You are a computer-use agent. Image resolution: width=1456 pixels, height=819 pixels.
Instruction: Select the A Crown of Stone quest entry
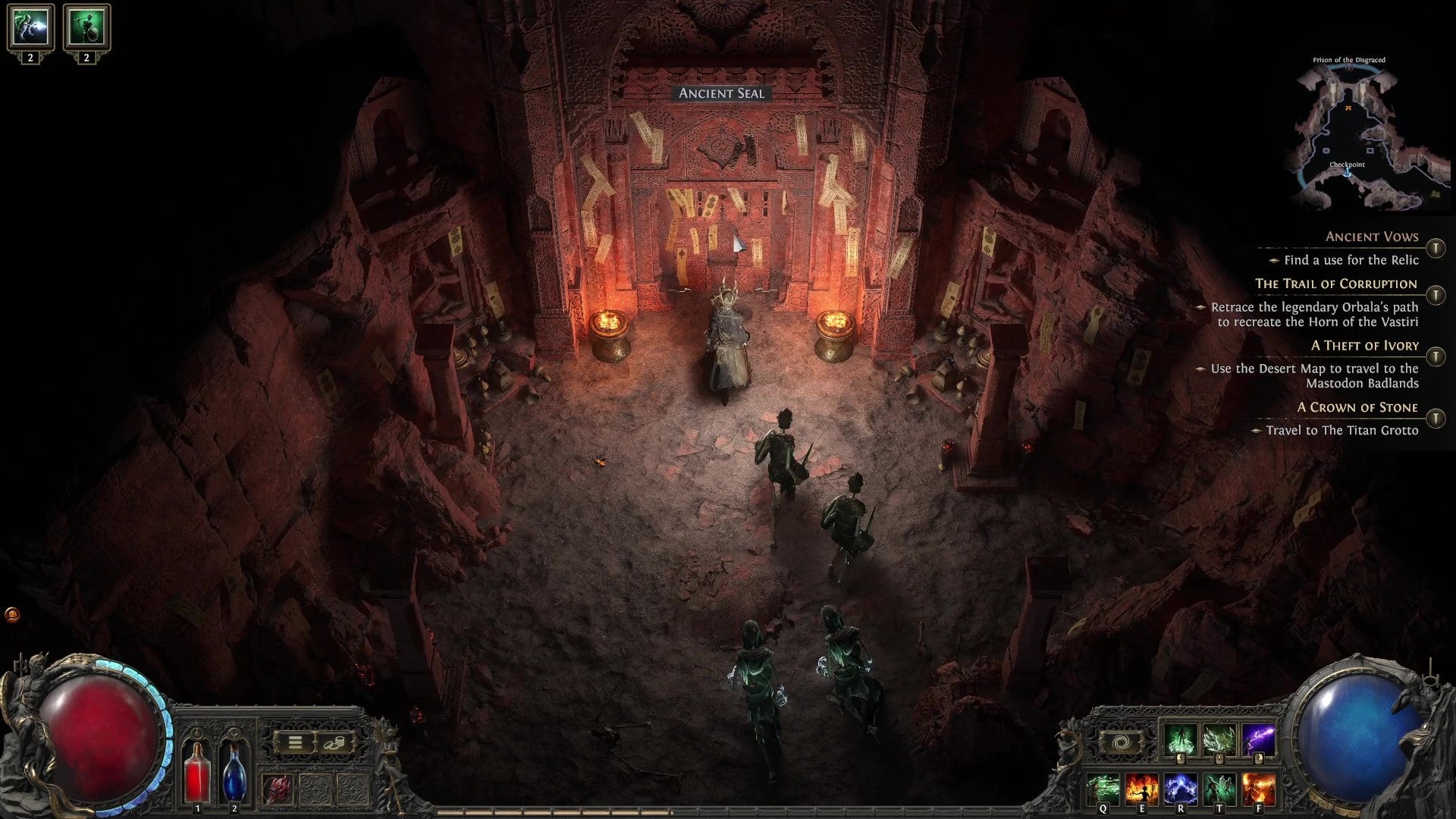pyautogui.click(x=1357, y=408)
